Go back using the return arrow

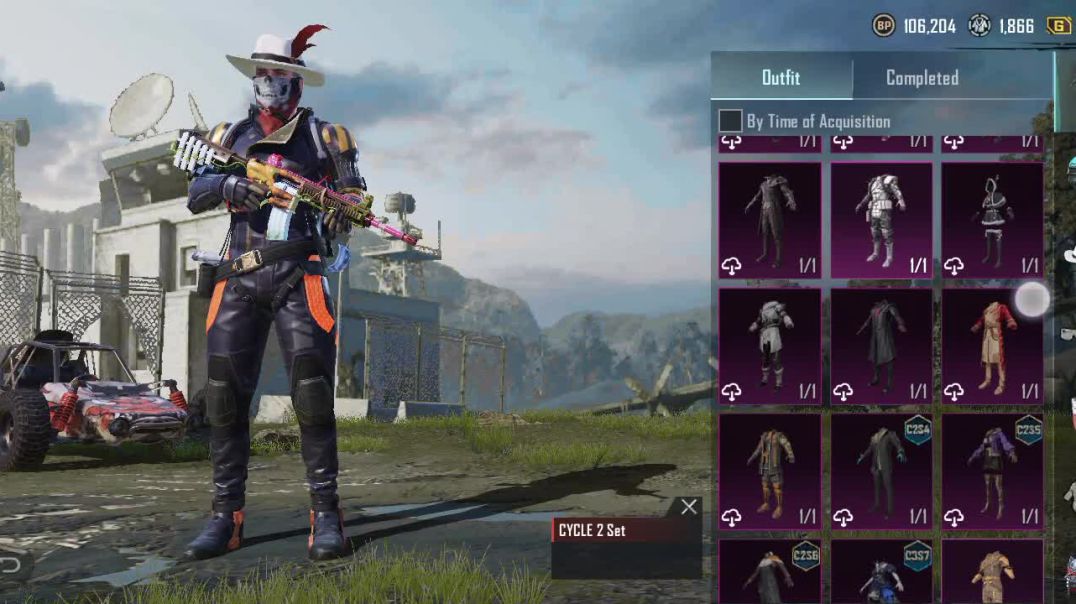[10, 565]
